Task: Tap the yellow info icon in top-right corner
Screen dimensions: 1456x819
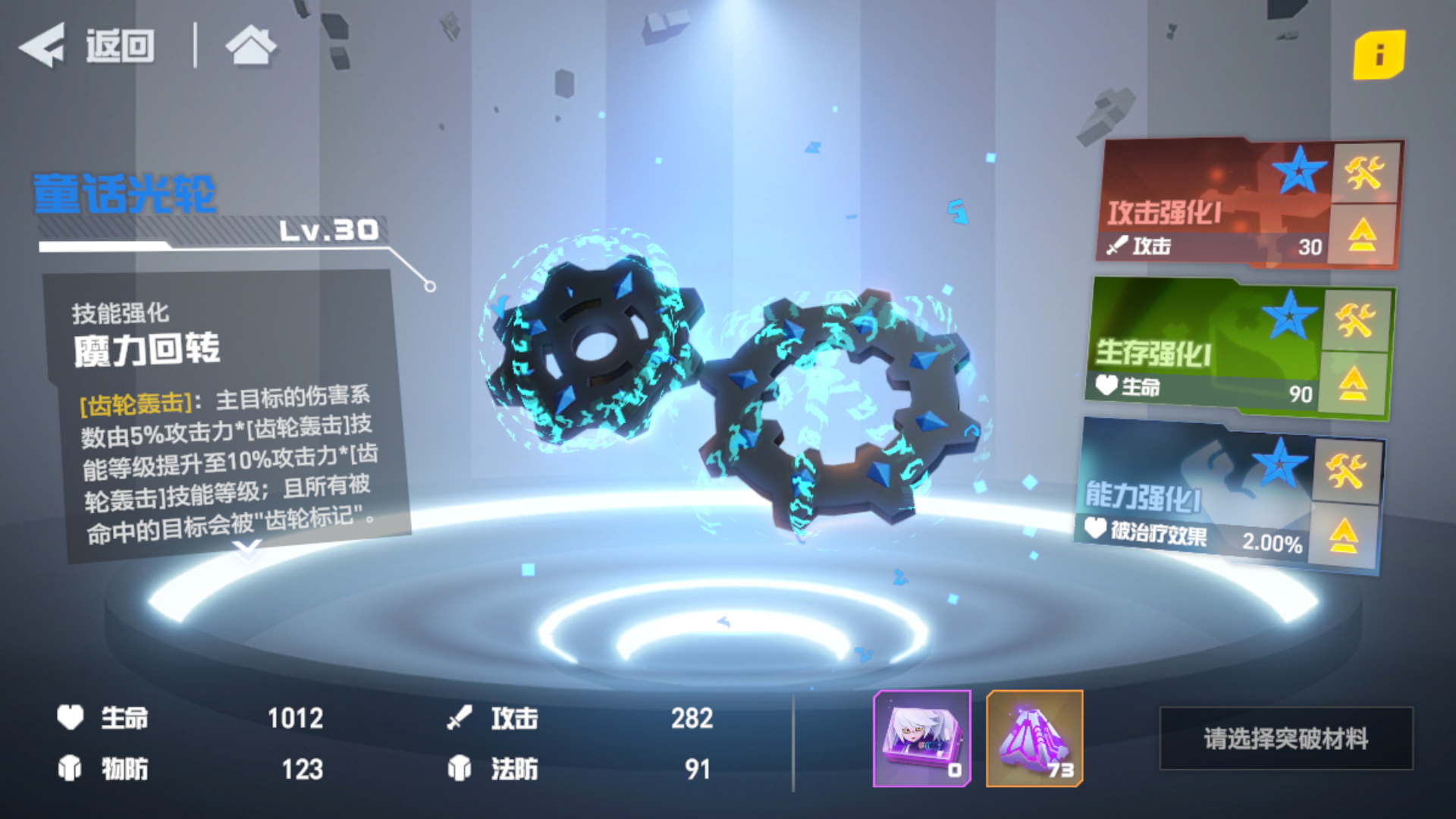Action: tap(1382, 55)
